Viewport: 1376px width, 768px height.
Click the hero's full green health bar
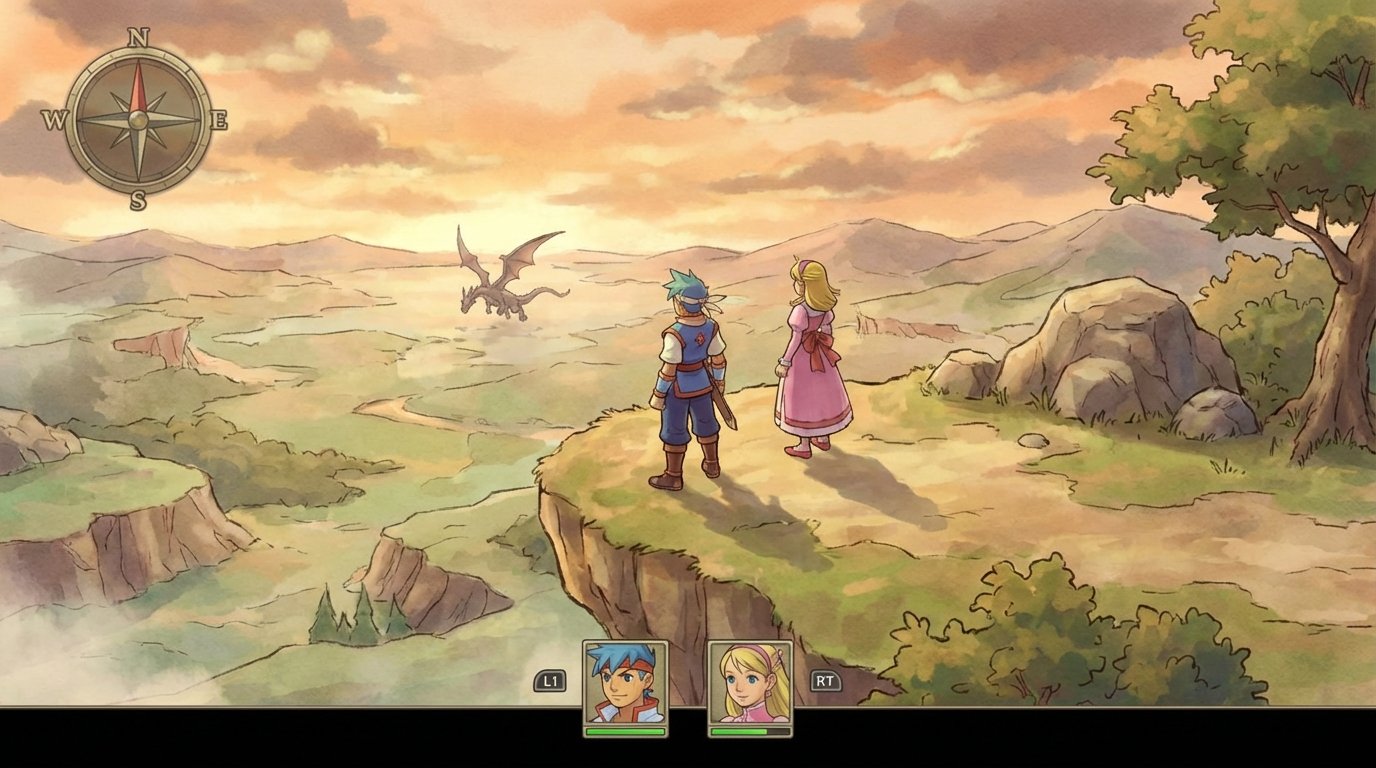625,732
